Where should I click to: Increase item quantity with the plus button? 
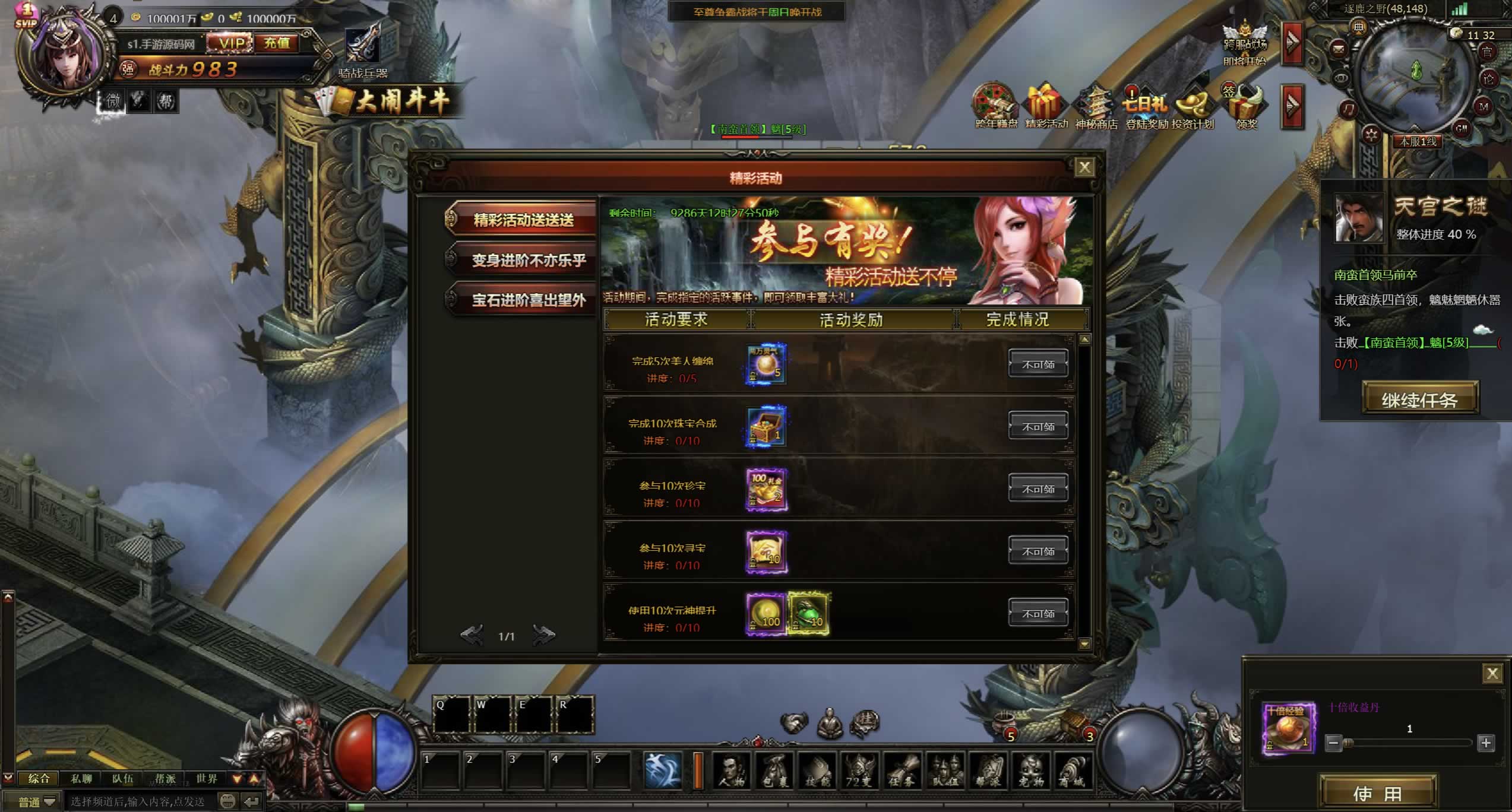1486,743
